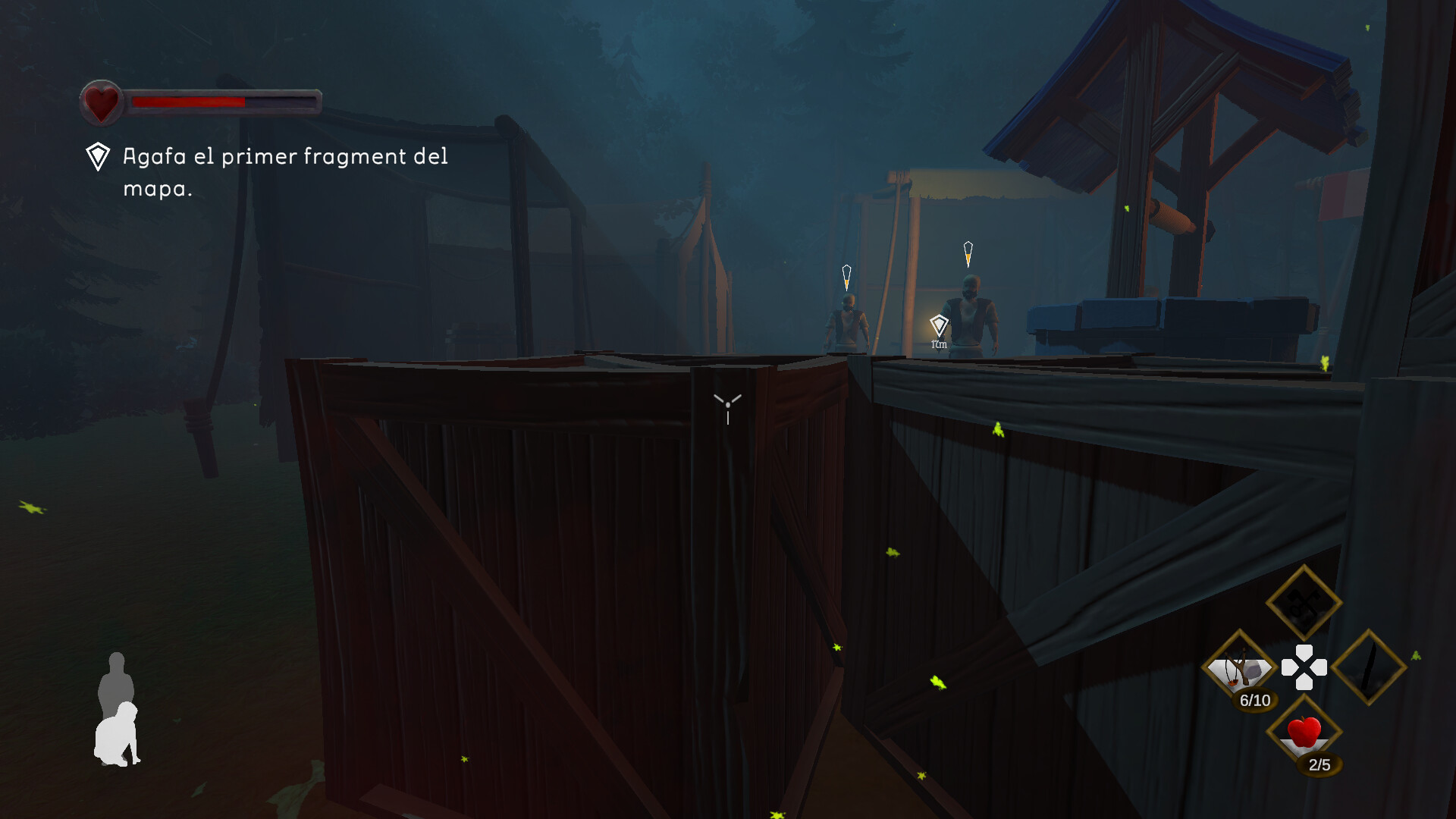Select the slingshot in the item wheel
Screen dimensions: 1456x819
[1241, 667]
